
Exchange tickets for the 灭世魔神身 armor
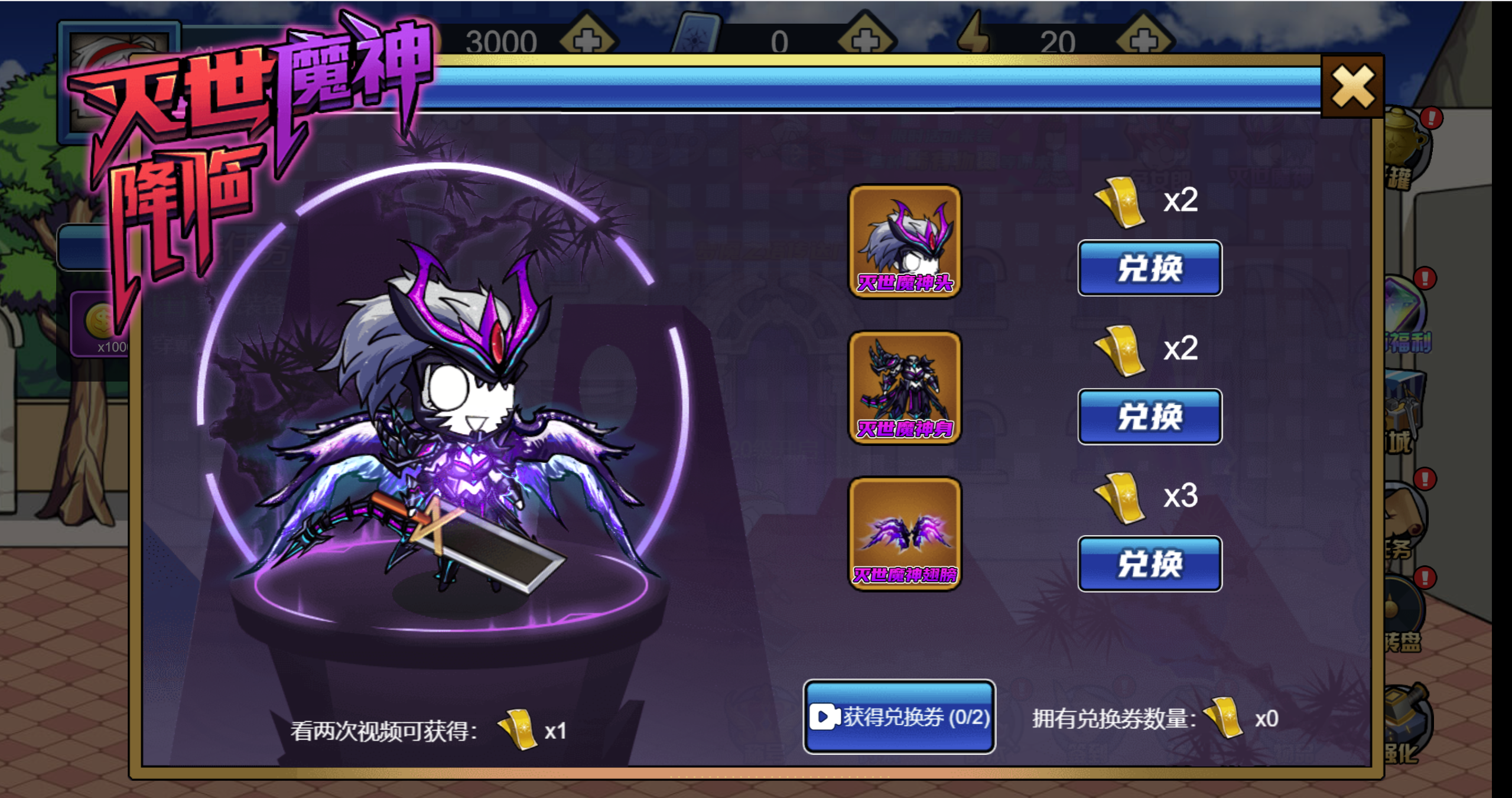pyautogui.click(x=1149, y=416)
